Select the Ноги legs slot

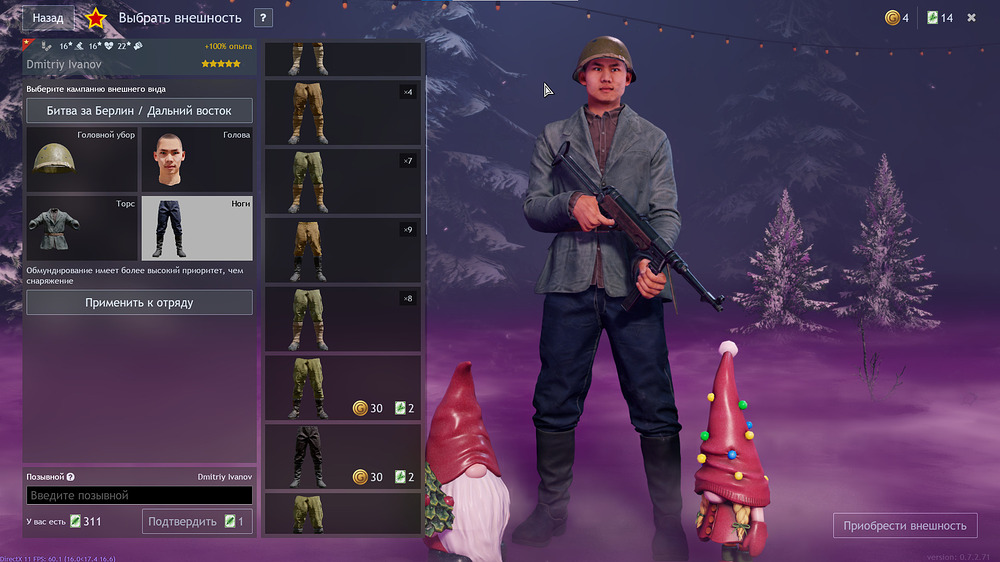pos(196,228)
